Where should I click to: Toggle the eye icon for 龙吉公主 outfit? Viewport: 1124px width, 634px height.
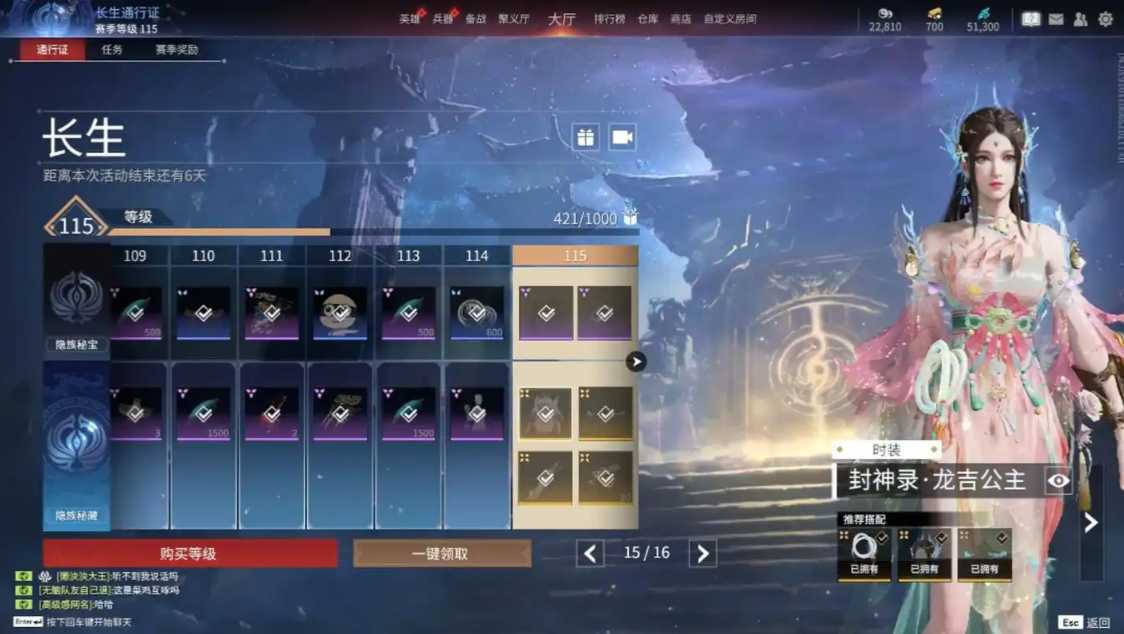(1058, 481)
